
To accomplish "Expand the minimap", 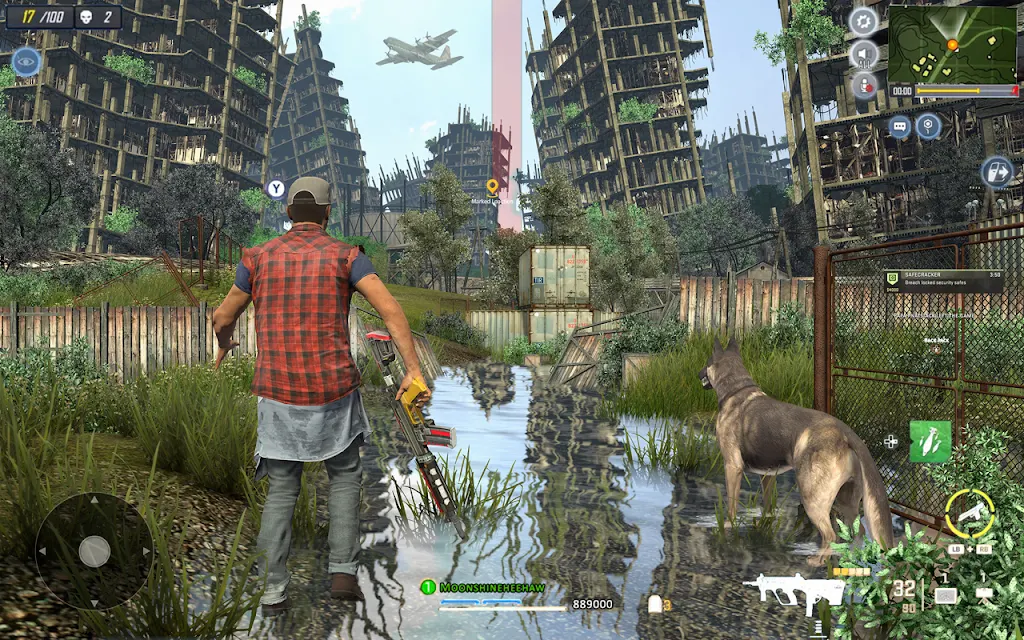I will pos(952,44).
